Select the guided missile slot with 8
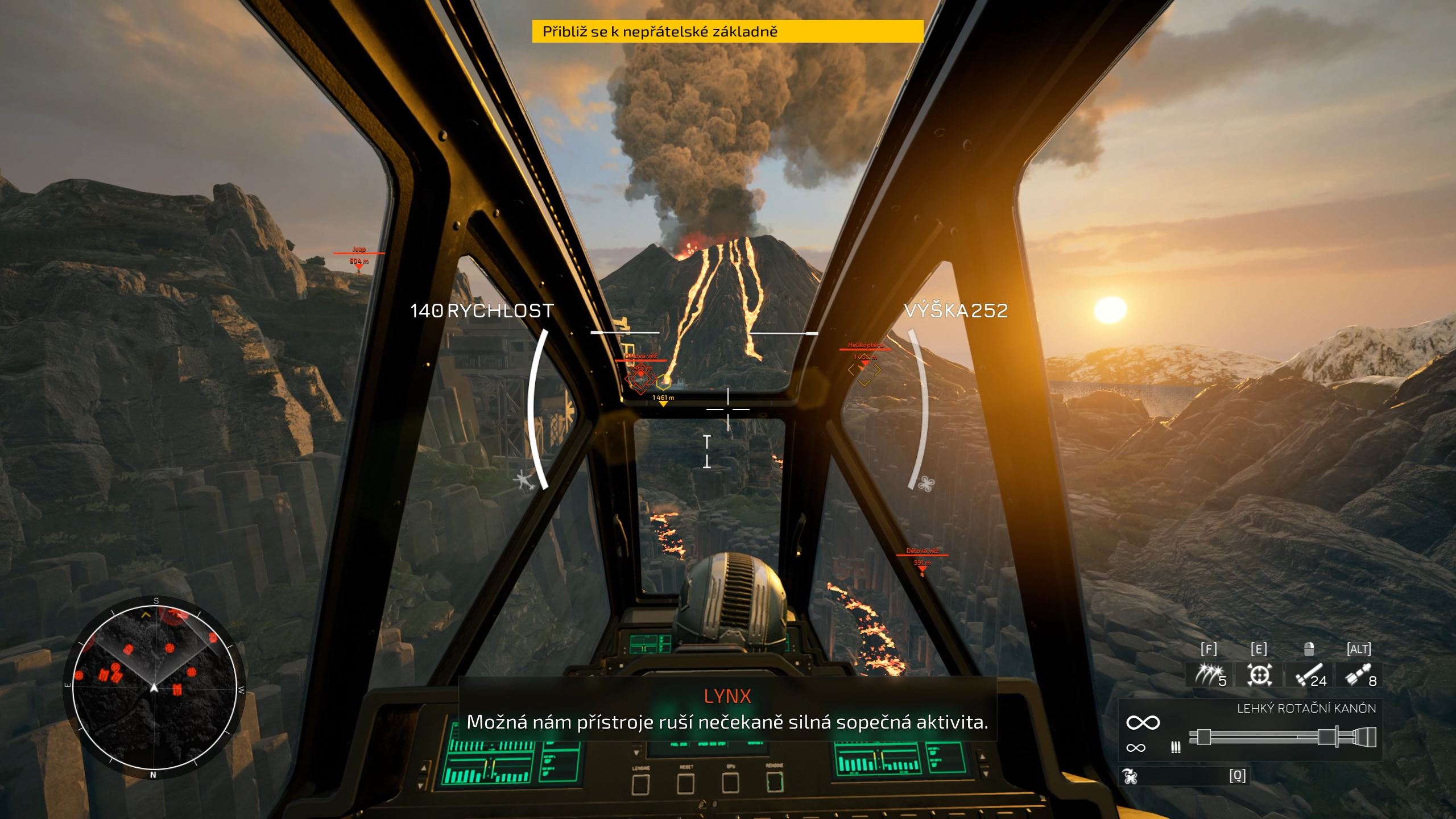The image size is (1456, 819). click(x=1359, y=675)
